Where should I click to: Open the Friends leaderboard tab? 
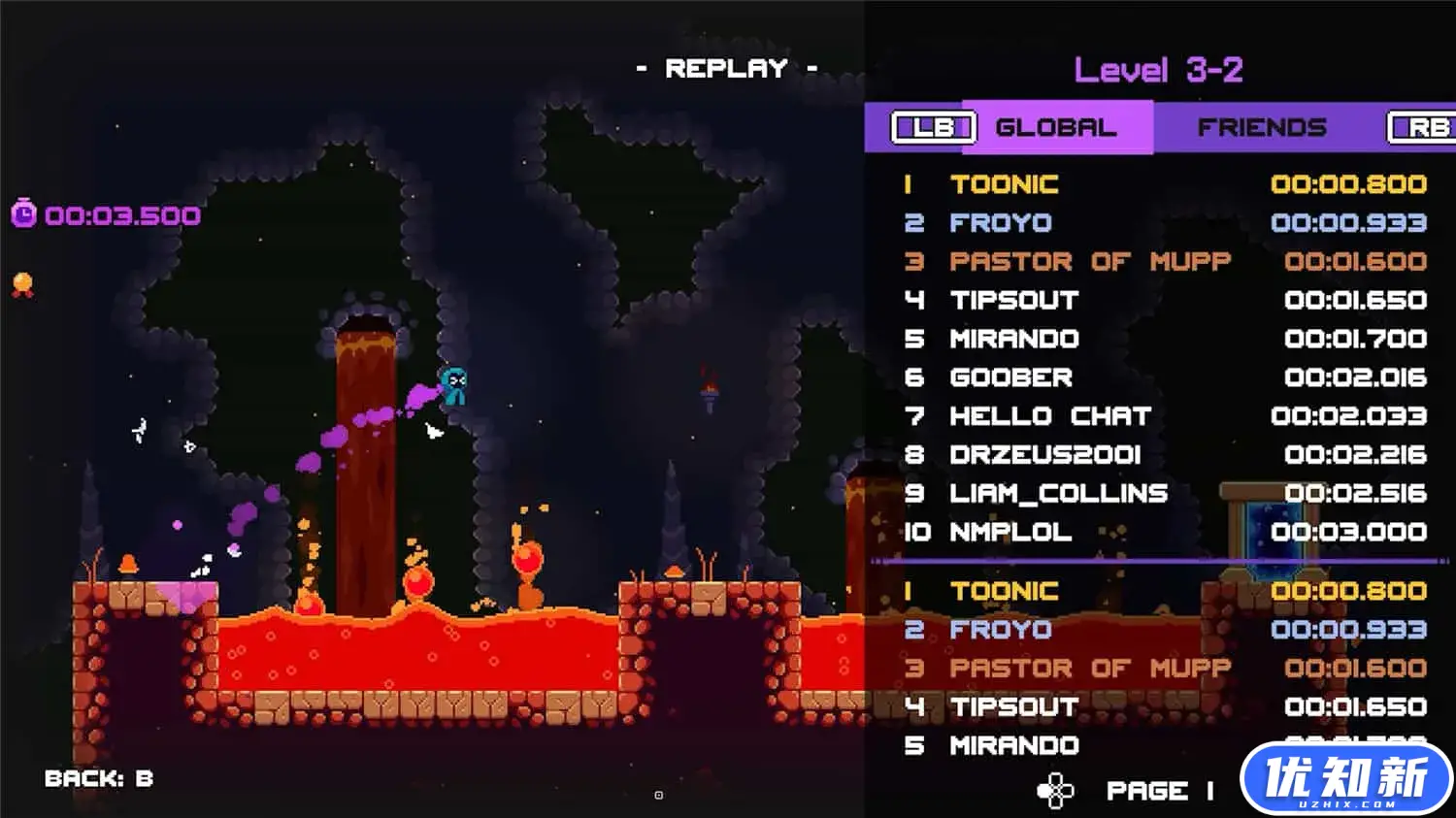click(1261, 128)
